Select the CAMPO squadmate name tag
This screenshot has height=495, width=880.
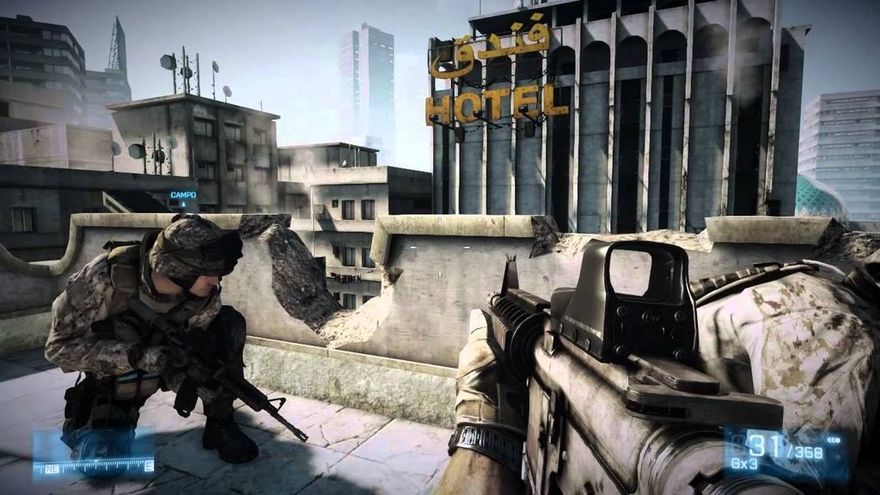[x=183, y=195]
